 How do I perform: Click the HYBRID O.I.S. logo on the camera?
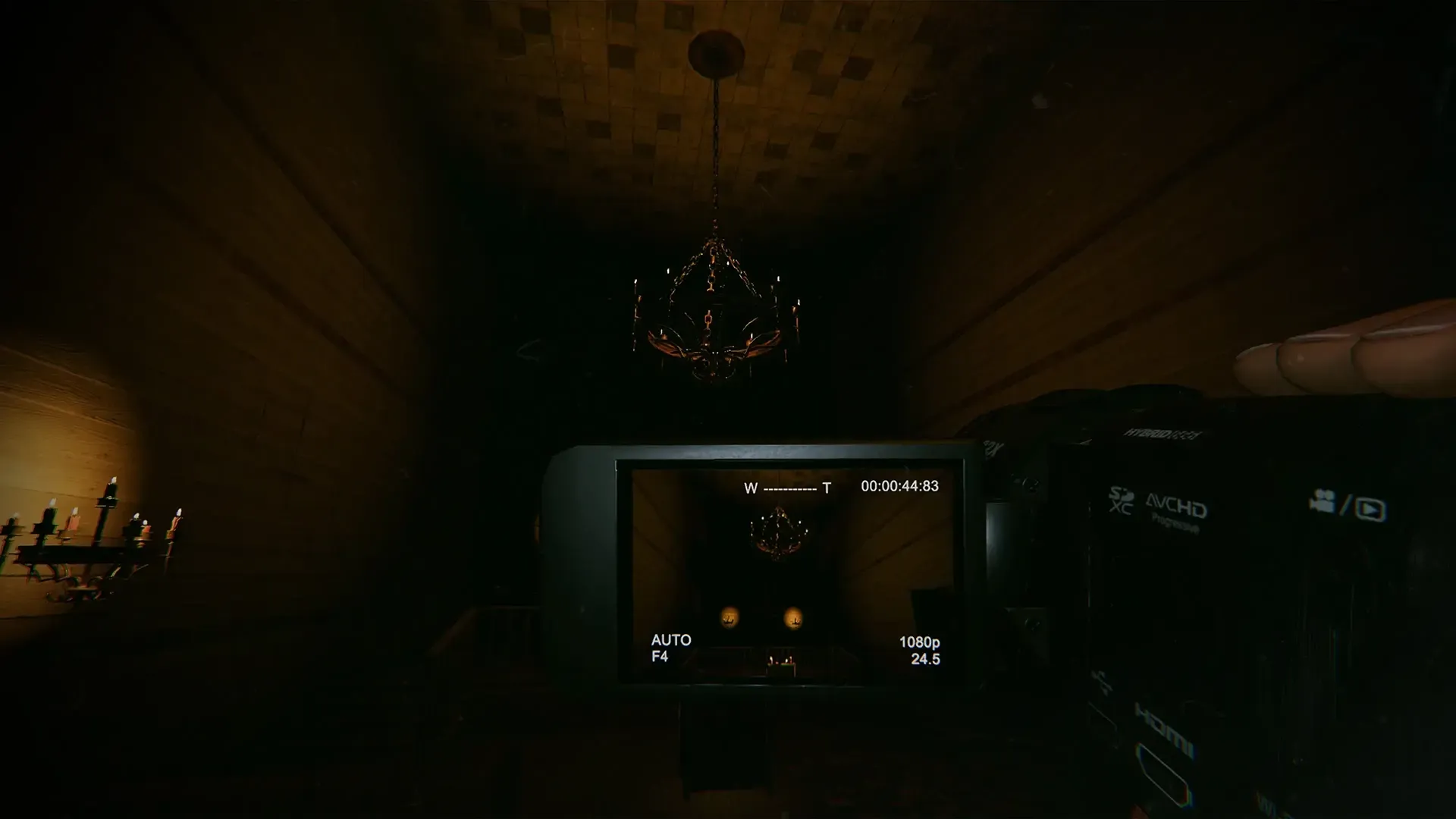[1162, 434]
